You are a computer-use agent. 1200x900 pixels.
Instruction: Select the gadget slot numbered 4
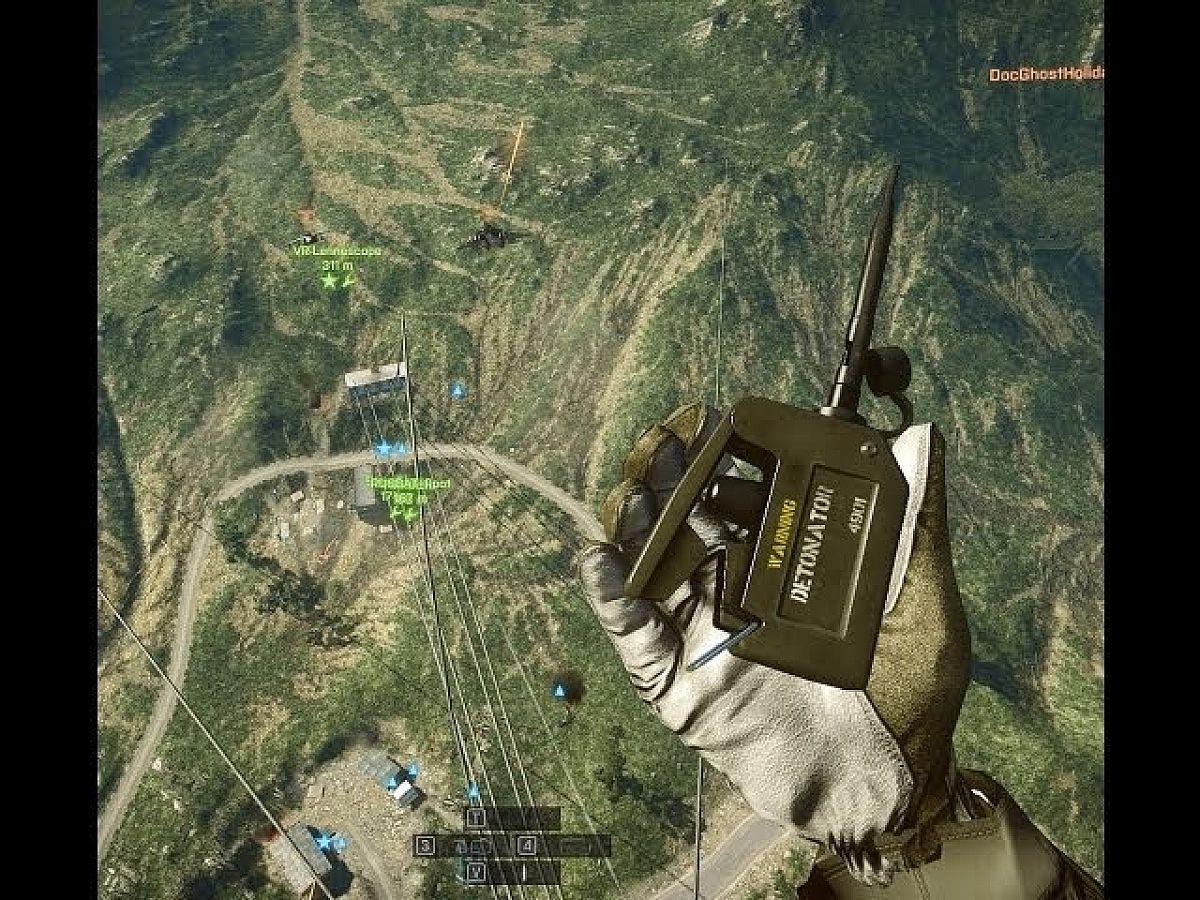coord(527,846)
